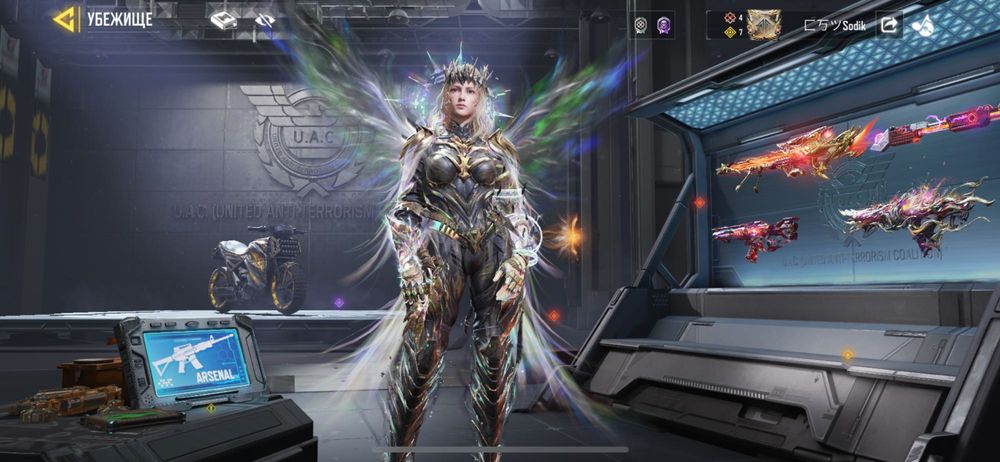Select the purple medal badge icon

pos(662,24)
